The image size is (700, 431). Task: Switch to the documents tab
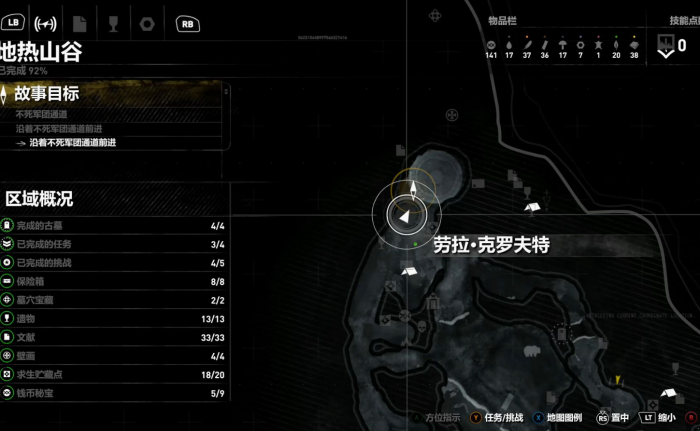coord(80,23)
